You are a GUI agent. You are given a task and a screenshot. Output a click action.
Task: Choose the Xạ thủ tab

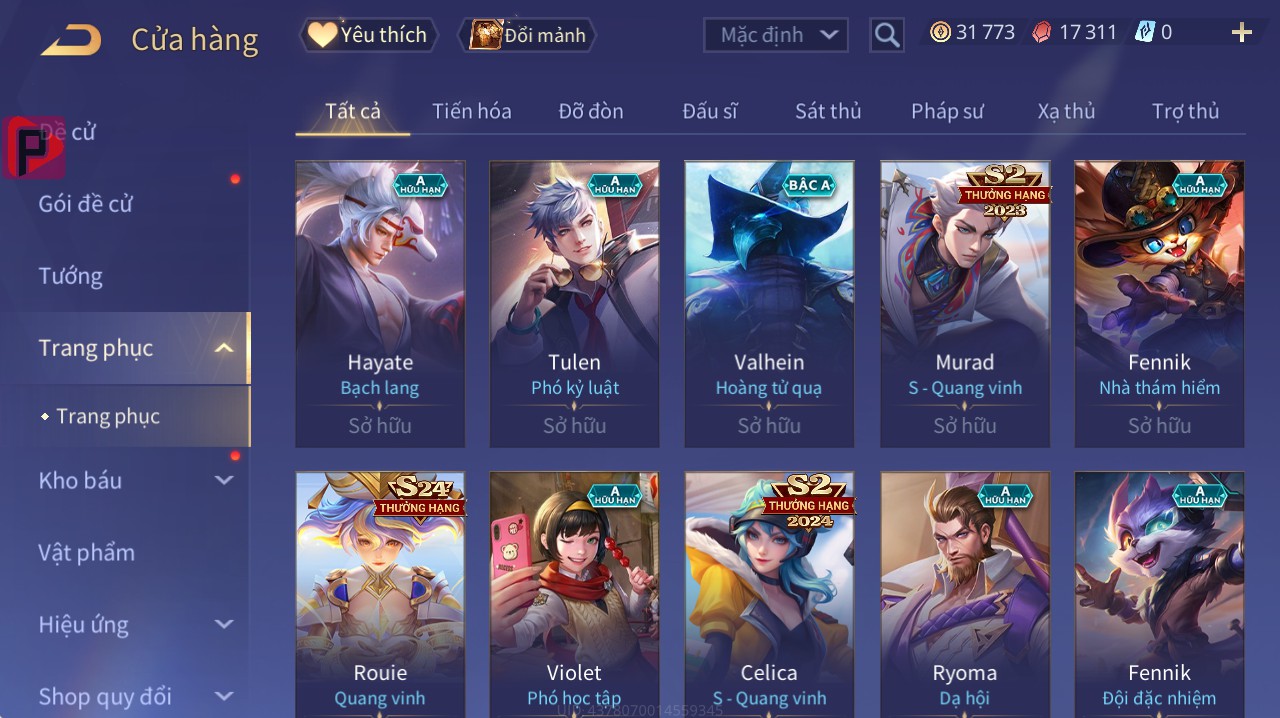(1066, 111)
